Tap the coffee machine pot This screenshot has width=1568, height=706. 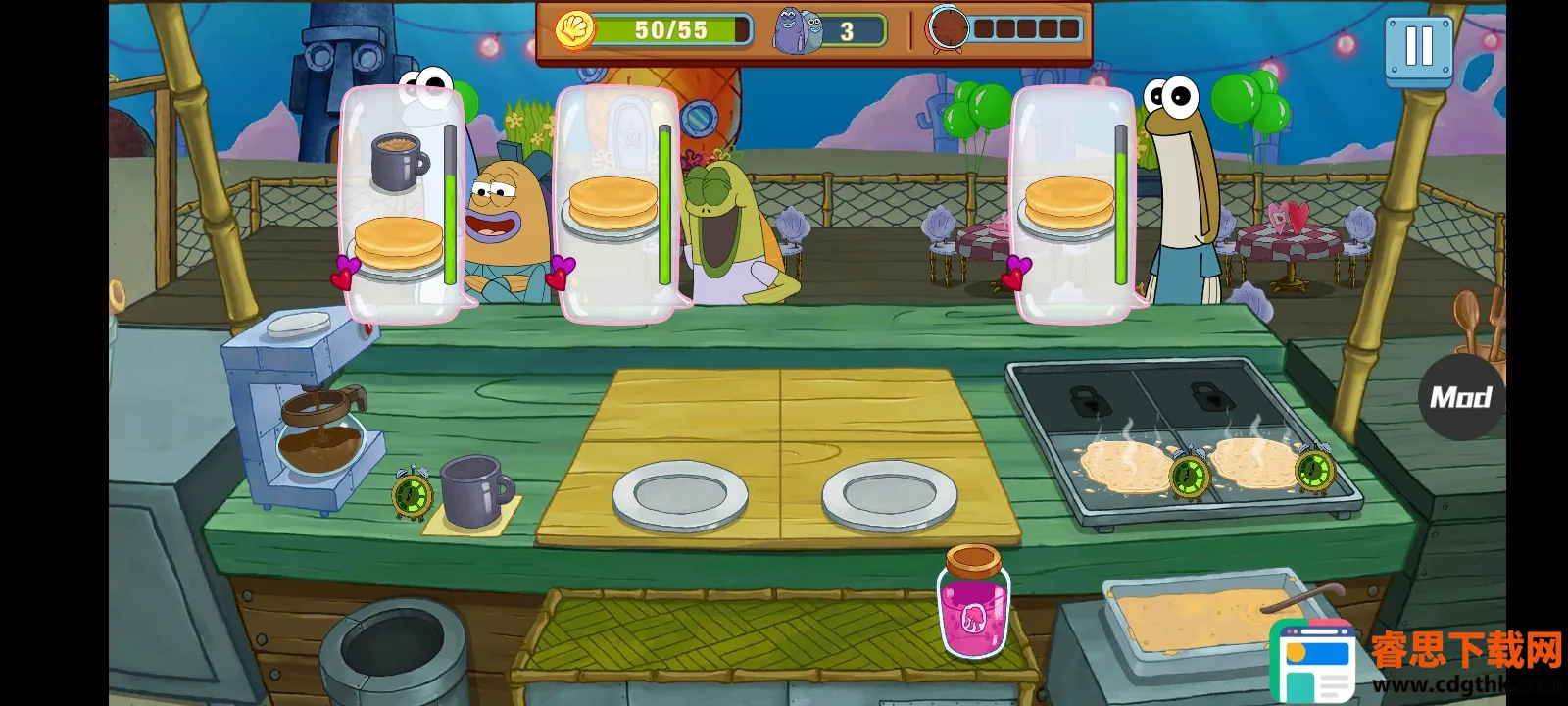click(x=318, y=434)
